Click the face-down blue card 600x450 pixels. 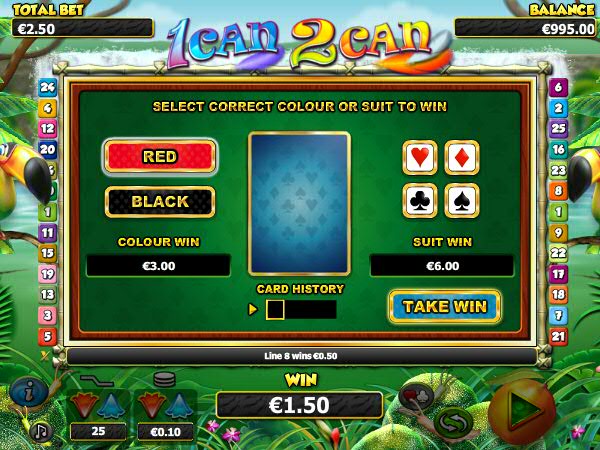(299, 203)
